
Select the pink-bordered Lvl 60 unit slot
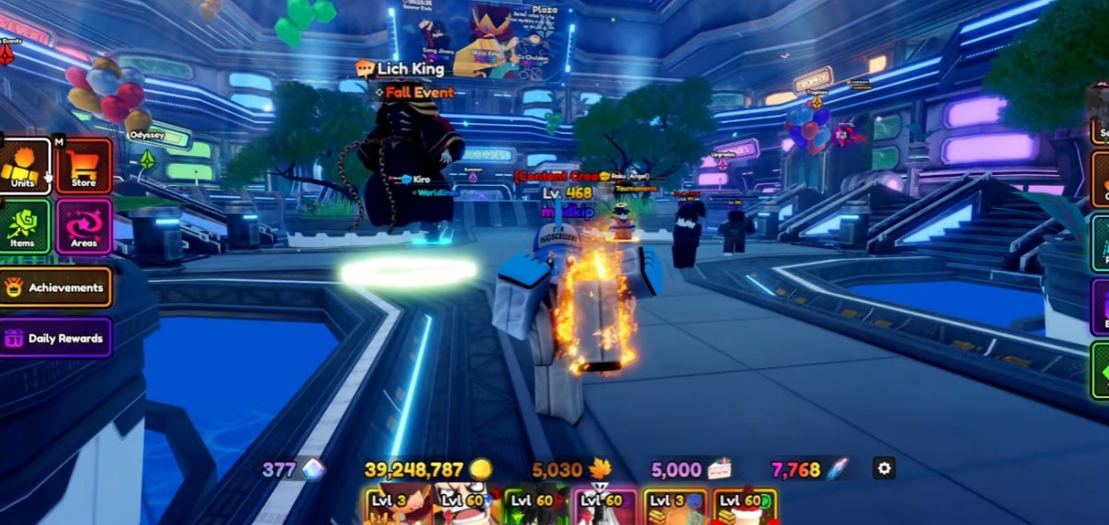click(605, 507)
